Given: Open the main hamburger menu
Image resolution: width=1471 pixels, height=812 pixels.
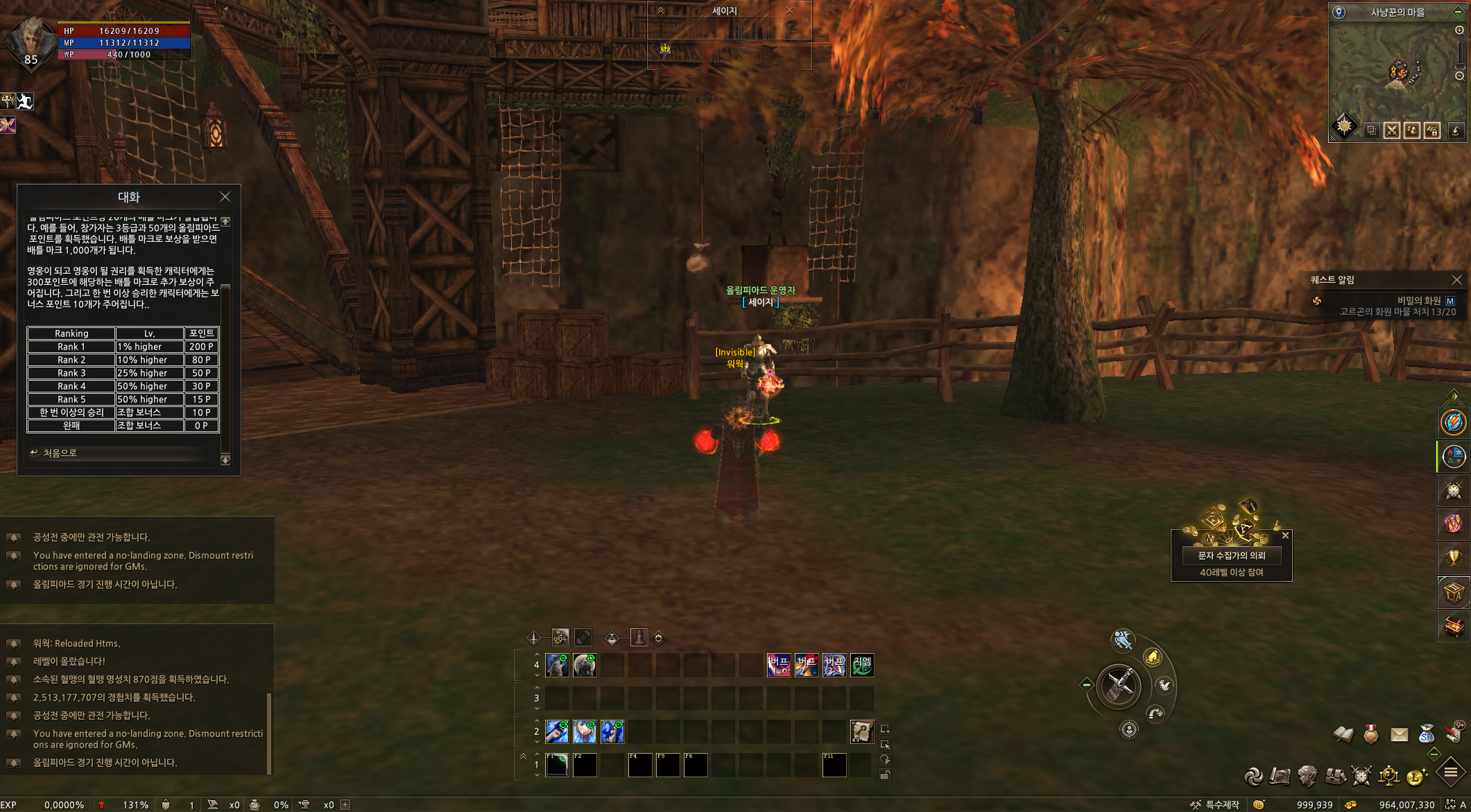Looking at the screenshot, I should coord(1450,772).
